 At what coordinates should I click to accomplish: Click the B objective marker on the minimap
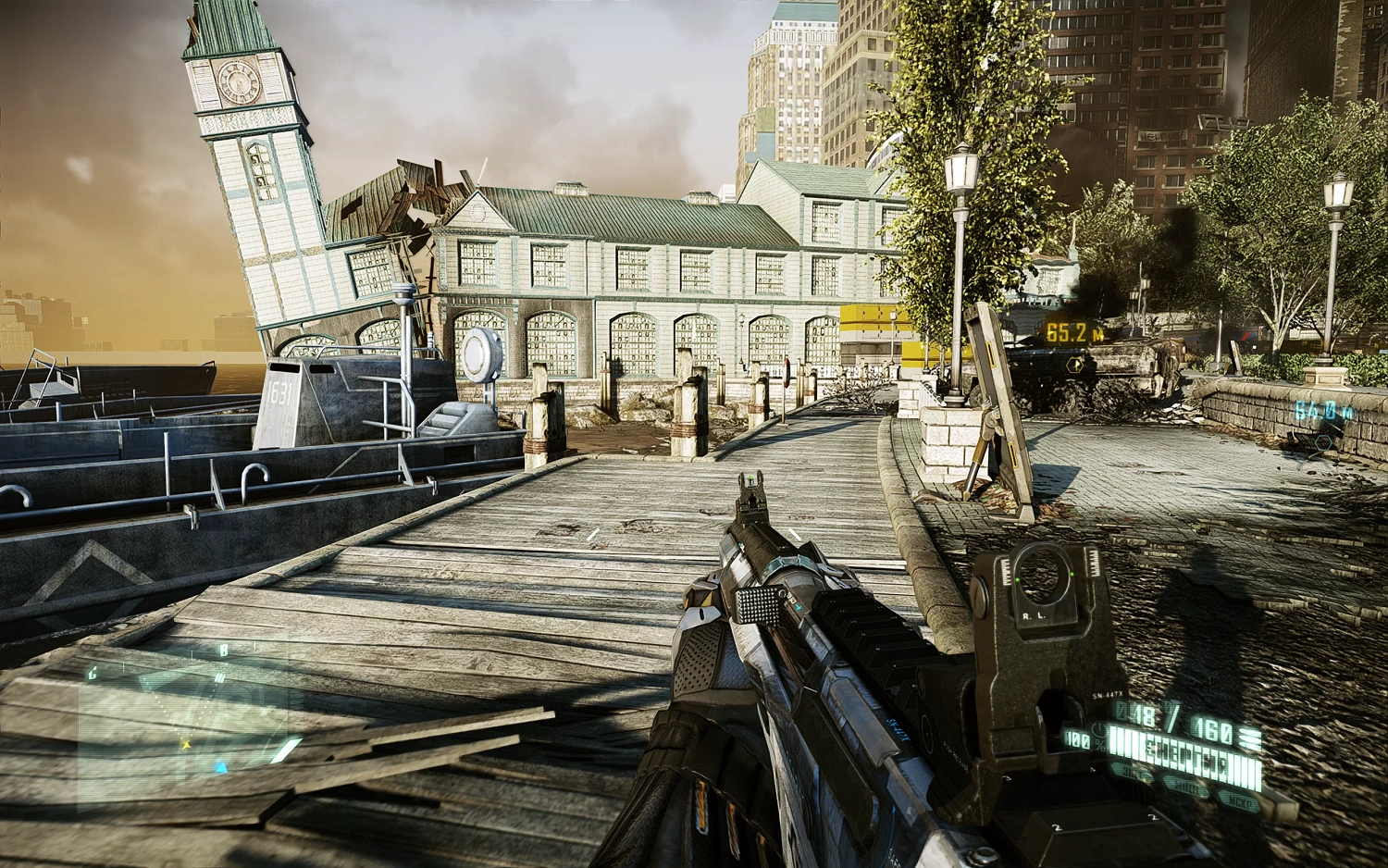point(224,651)
